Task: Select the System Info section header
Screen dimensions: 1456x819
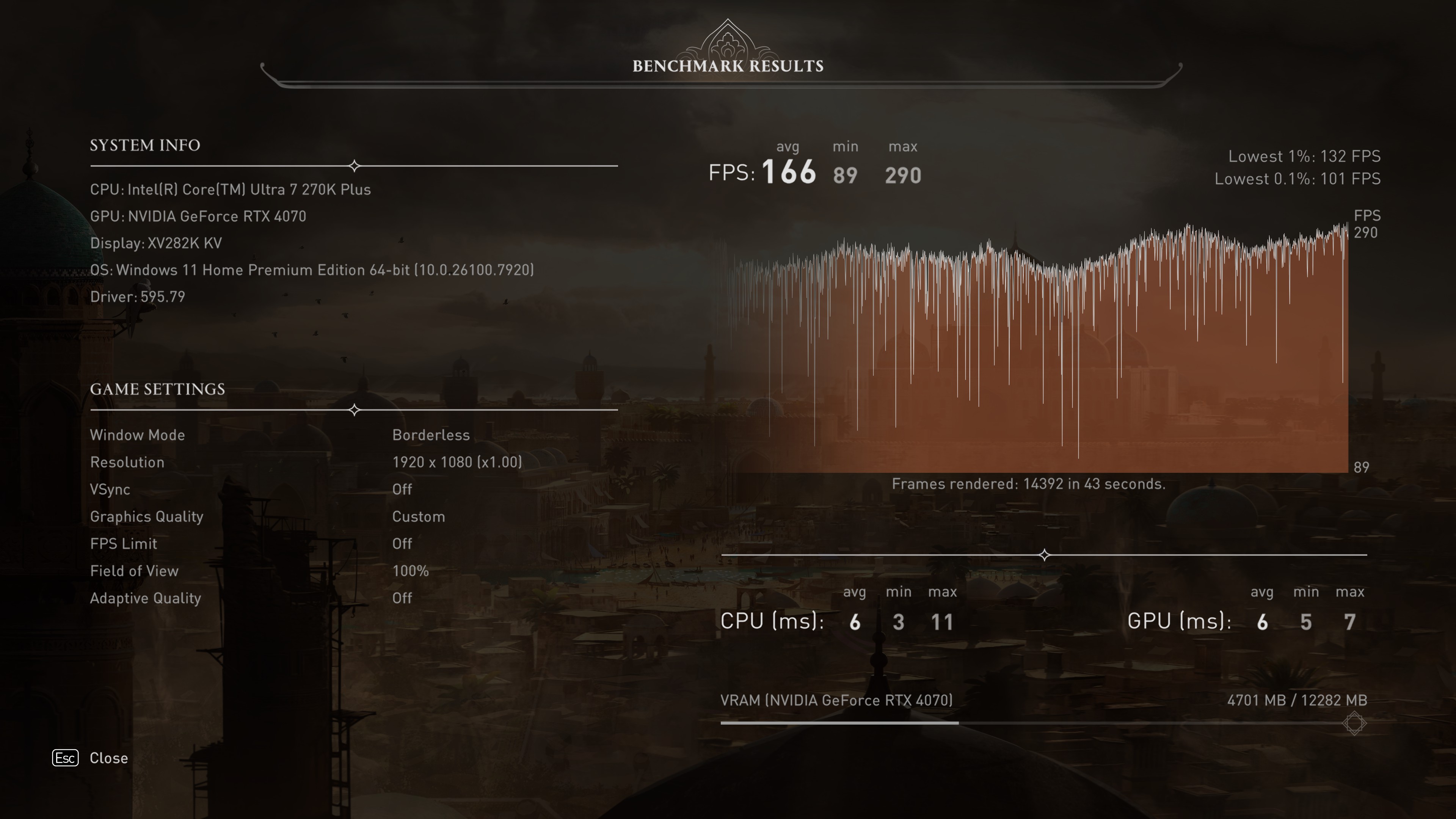Action: [x=145, y=145]
